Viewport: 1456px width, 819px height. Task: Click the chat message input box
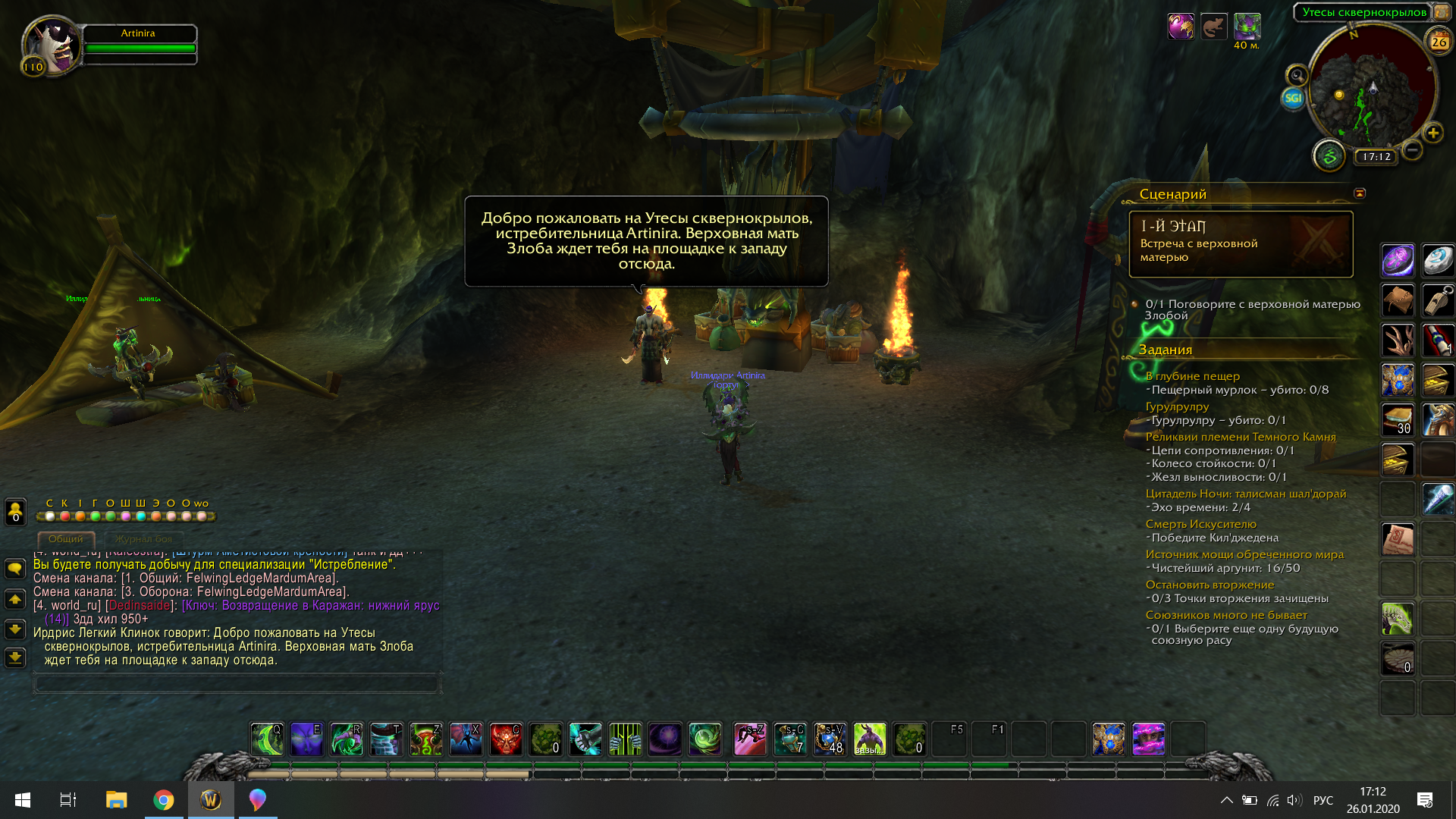[237, 684]
